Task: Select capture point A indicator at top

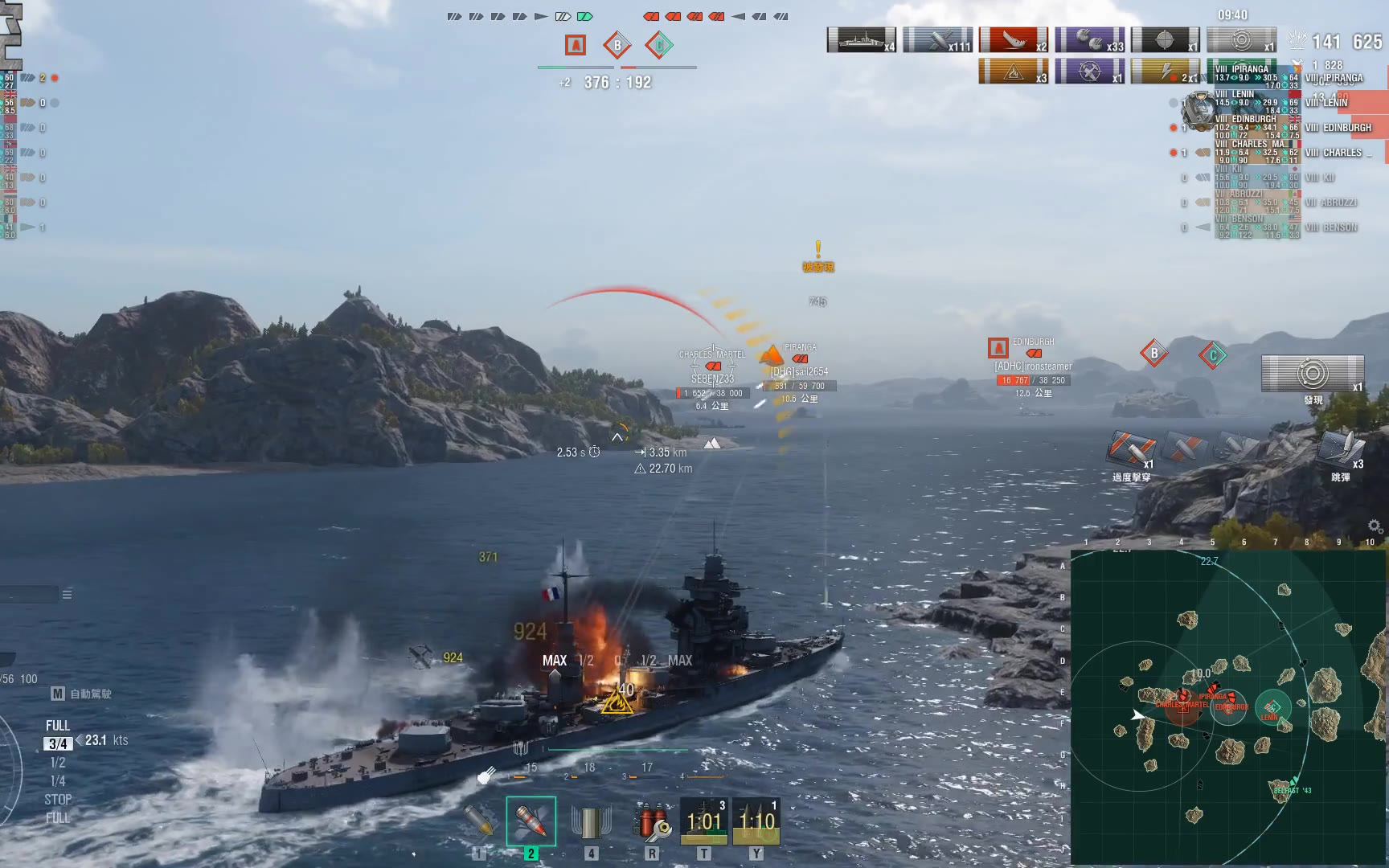Action: pos(575,45)
